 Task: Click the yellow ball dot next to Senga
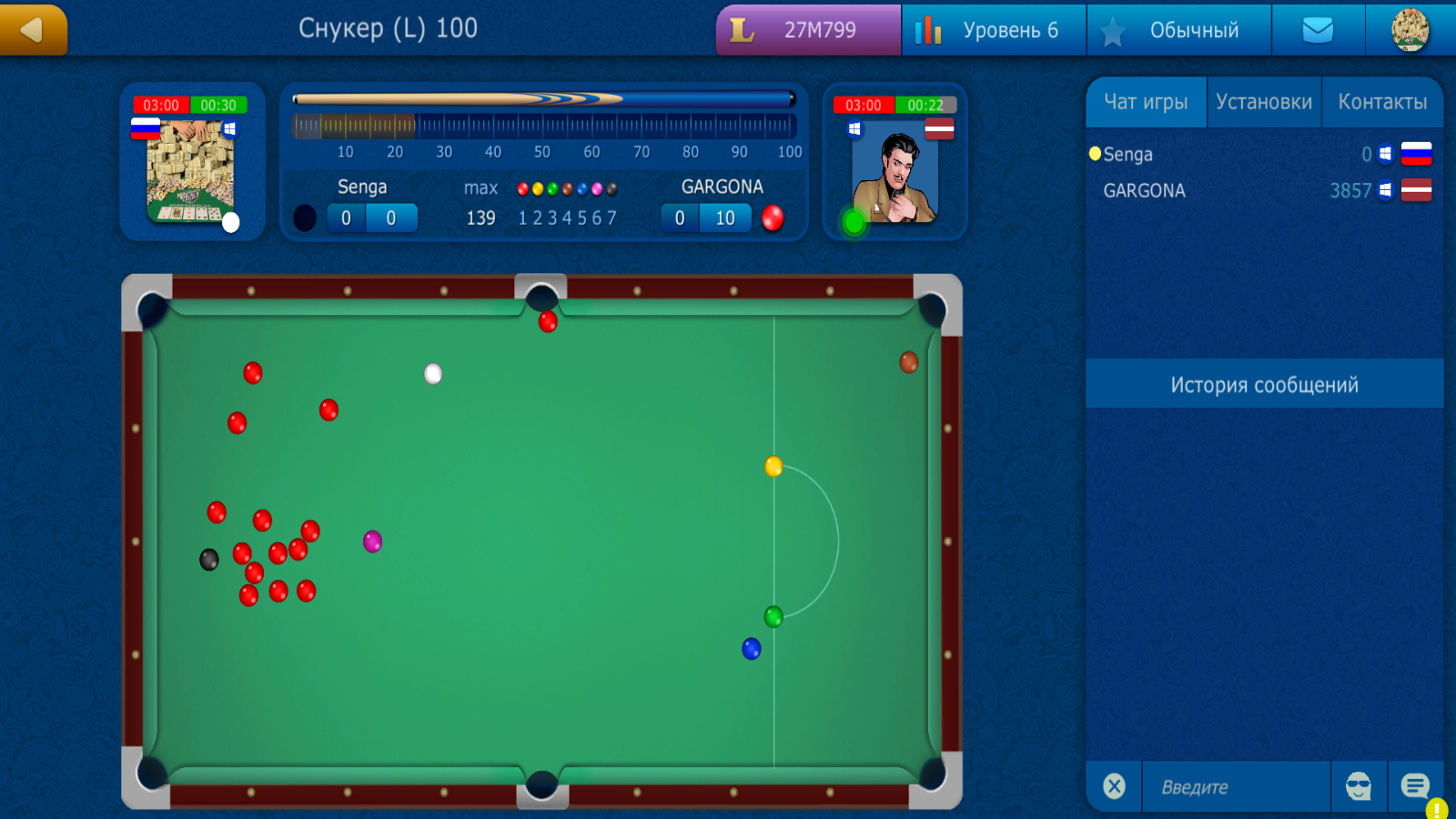pos(1095,154)
